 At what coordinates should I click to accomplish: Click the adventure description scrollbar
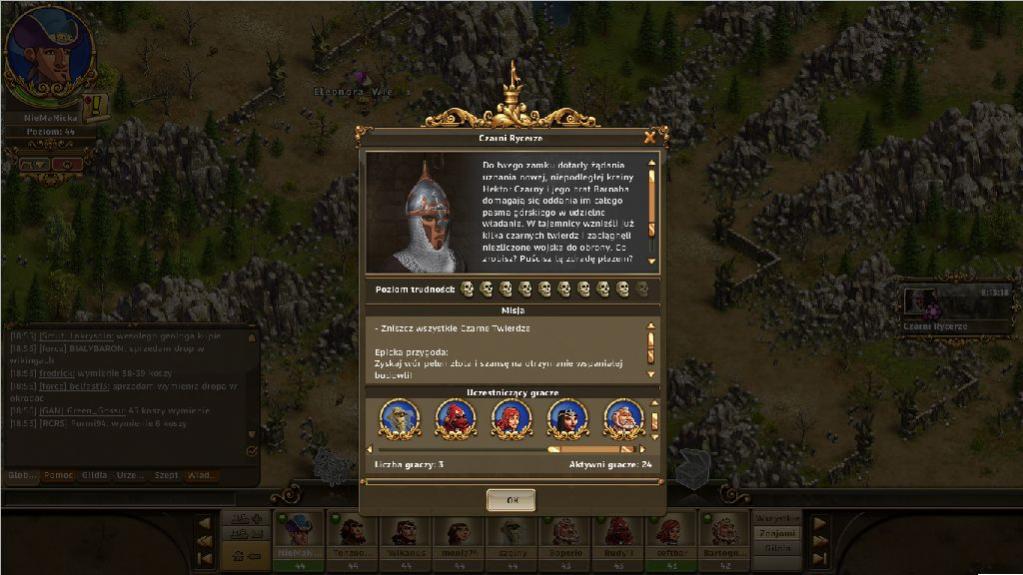click(652, 210)
